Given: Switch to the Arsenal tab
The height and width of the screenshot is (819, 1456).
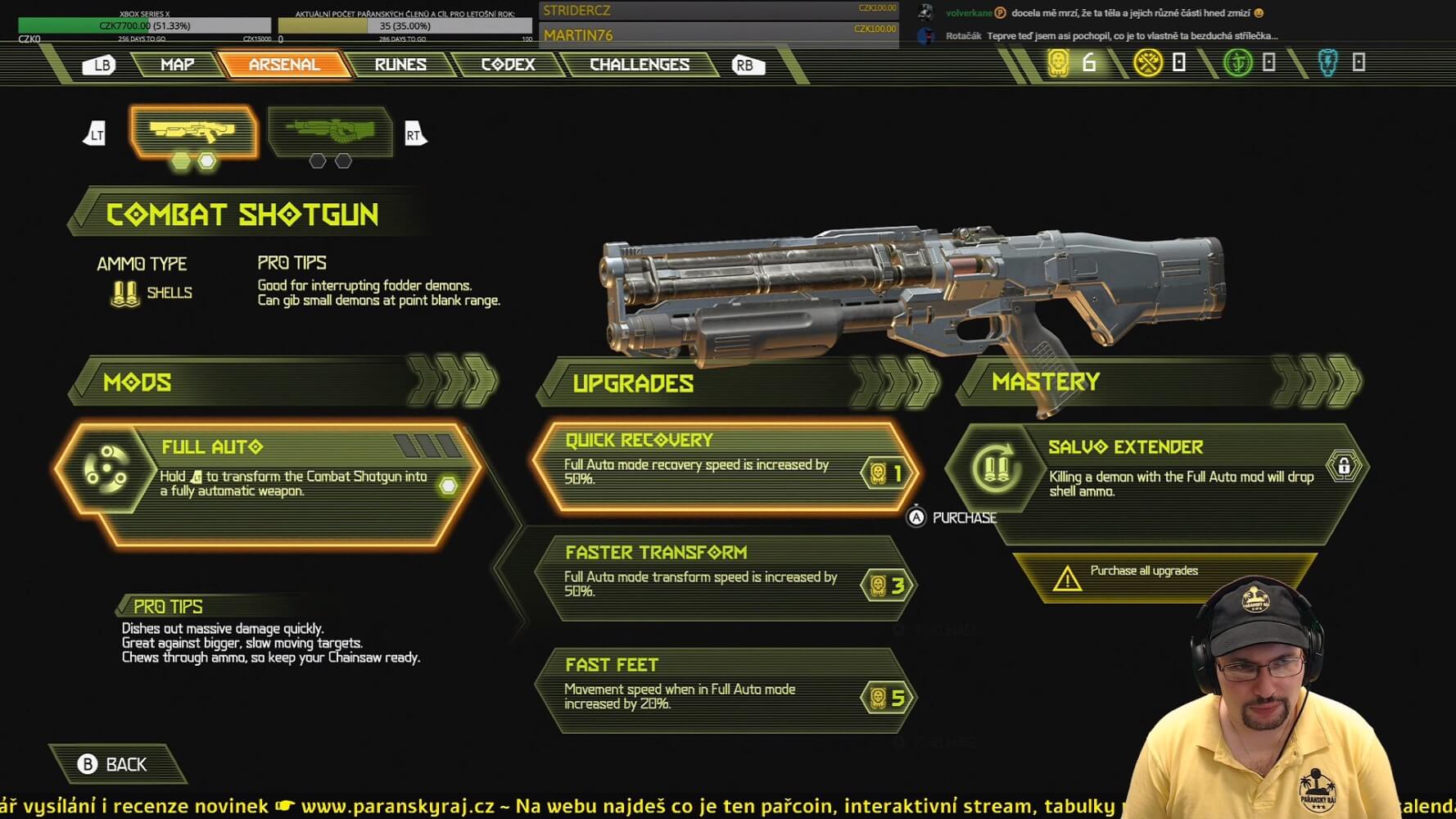Looking at the screenshot, I should (x=284, y=65).
